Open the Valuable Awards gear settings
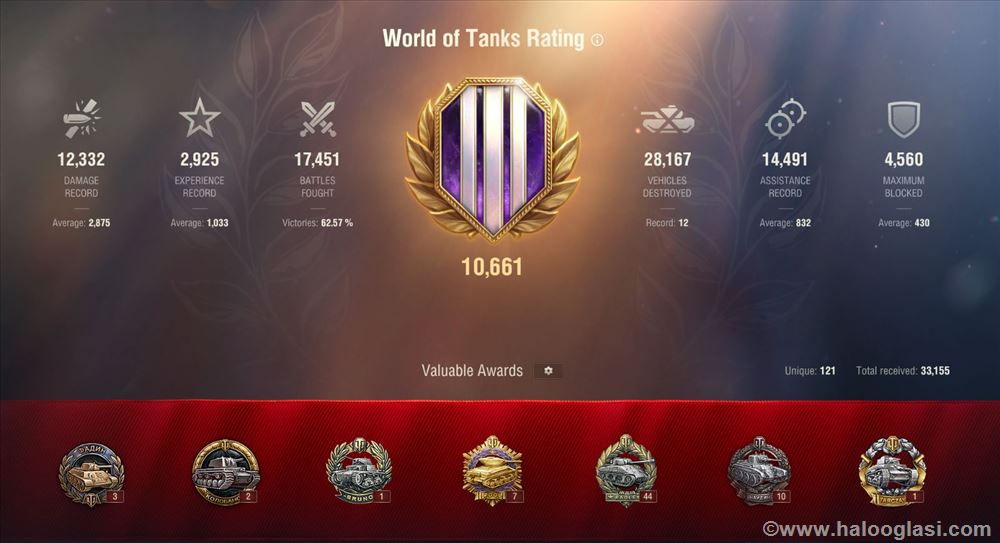Image resolution: width=1000 pixels, height=543 pixels. coord(547,371)
